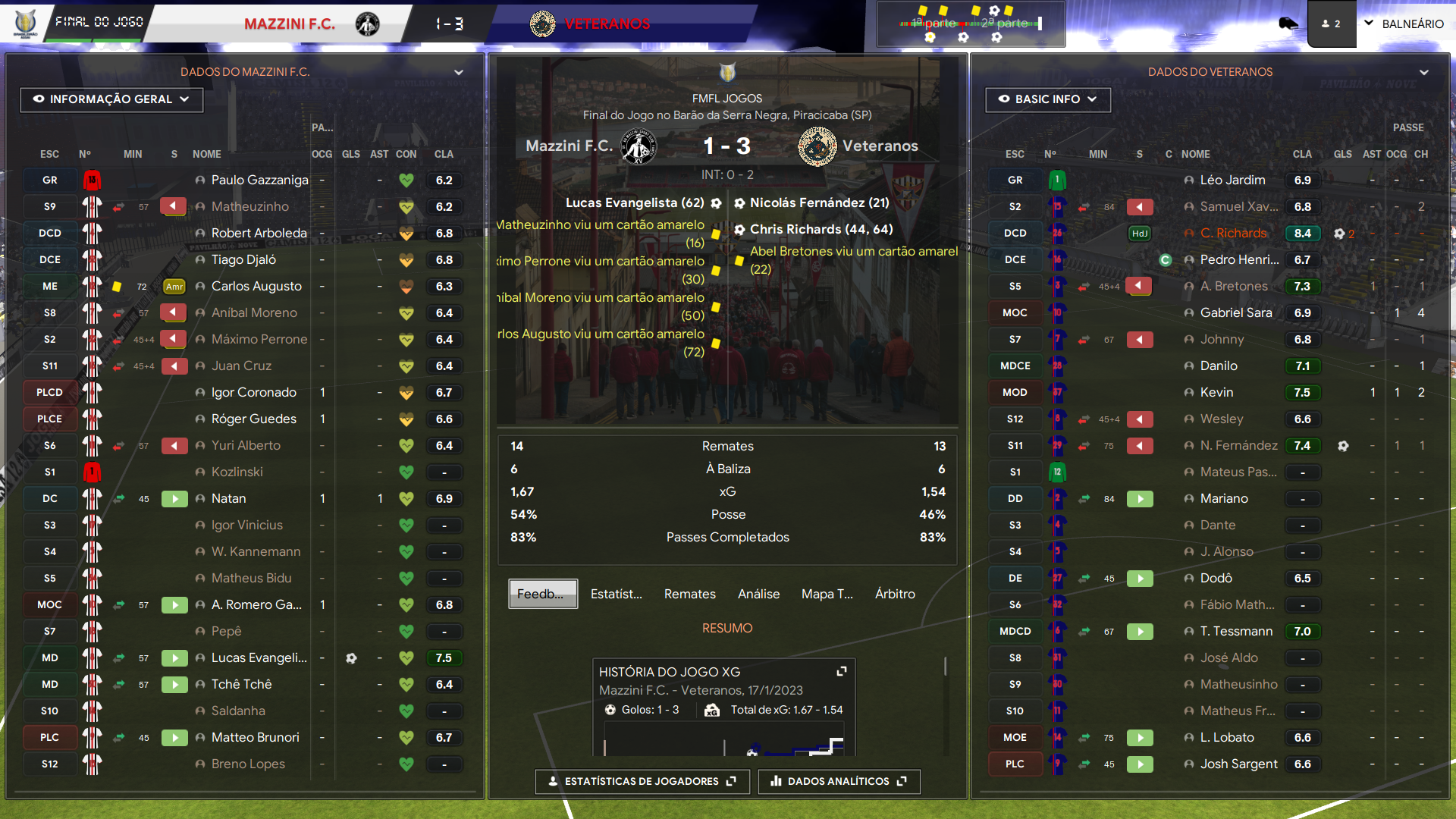
Task: Select player C. Richards
Action: pos(1233,234)
